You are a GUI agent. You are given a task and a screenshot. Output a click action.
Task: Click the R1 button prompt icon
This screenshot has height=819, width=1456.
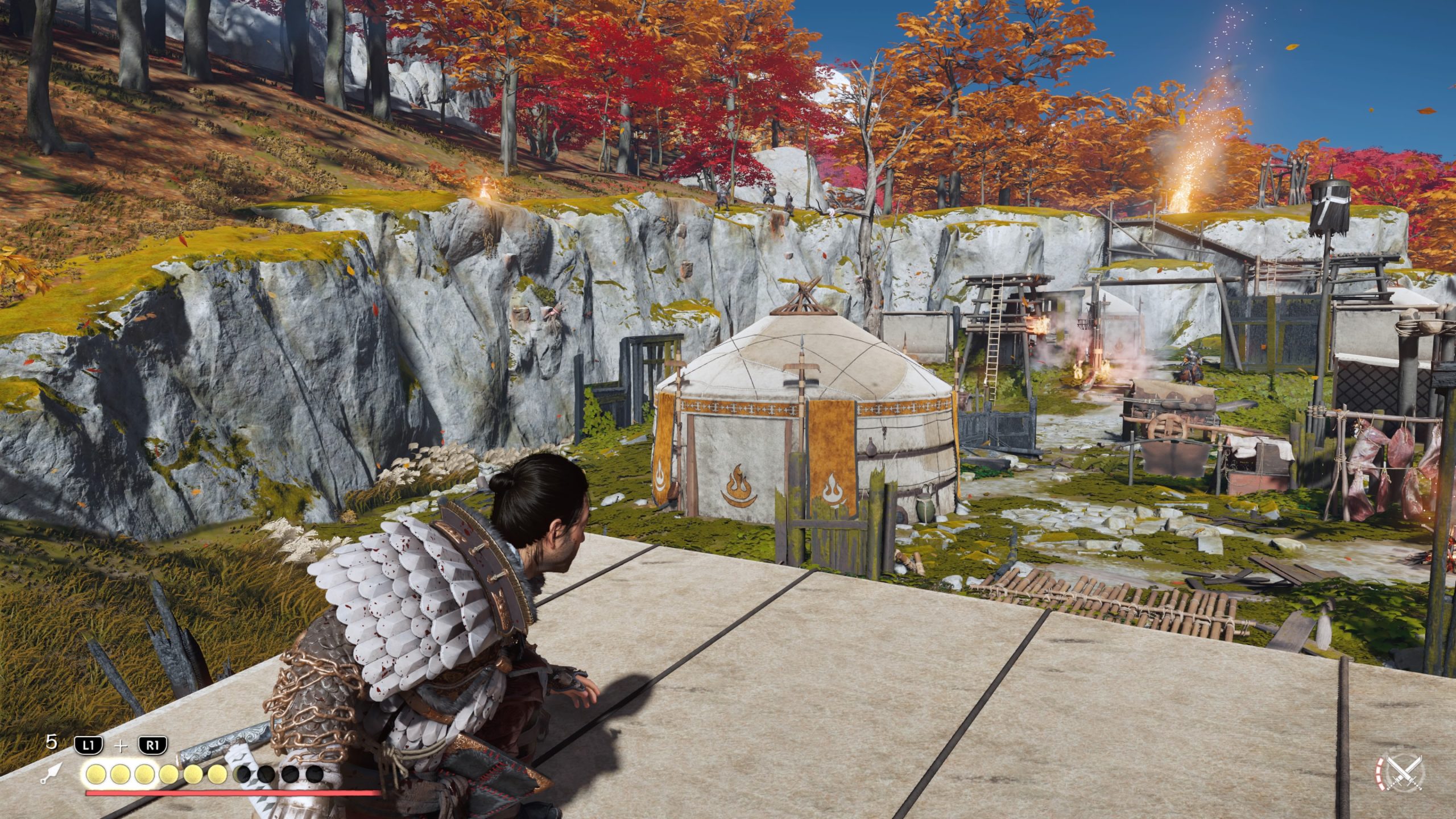coord(154,744)
